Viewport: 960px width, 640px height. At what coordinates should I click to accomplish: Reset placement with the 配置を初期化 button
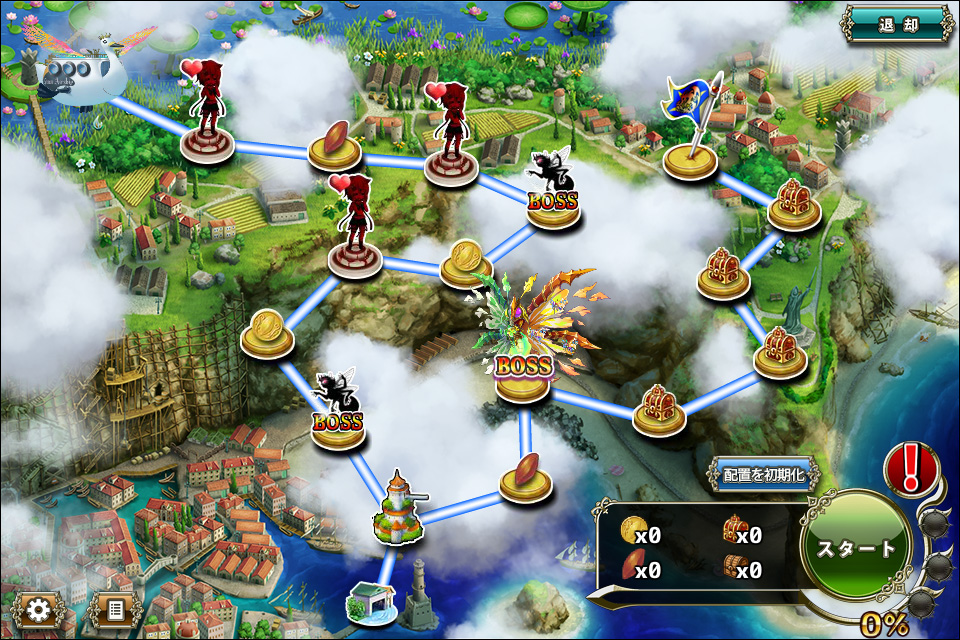coord(763,475)
